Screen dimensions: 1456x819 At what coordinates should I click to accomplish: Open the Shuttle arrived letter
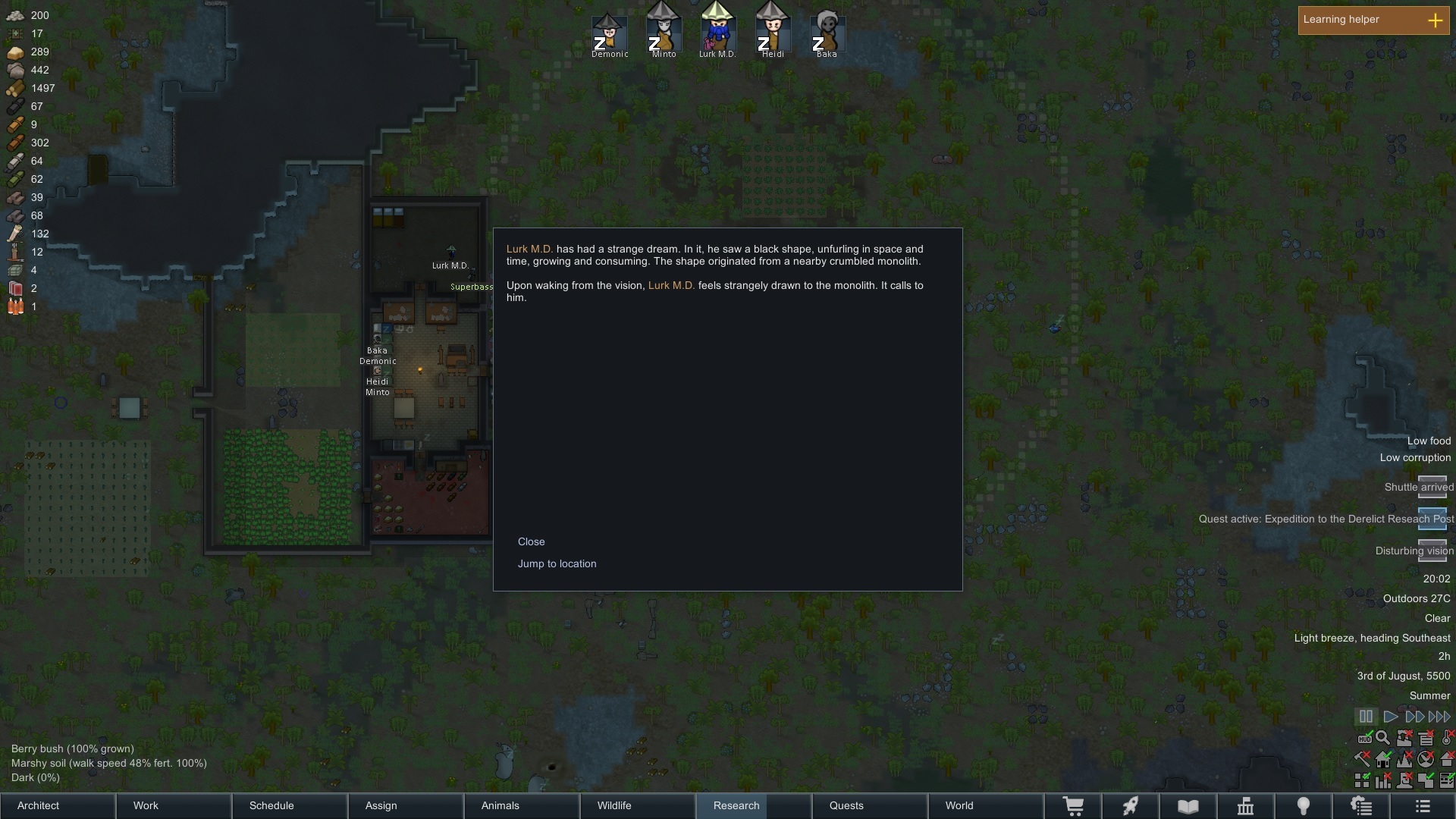pos(1432,486)
